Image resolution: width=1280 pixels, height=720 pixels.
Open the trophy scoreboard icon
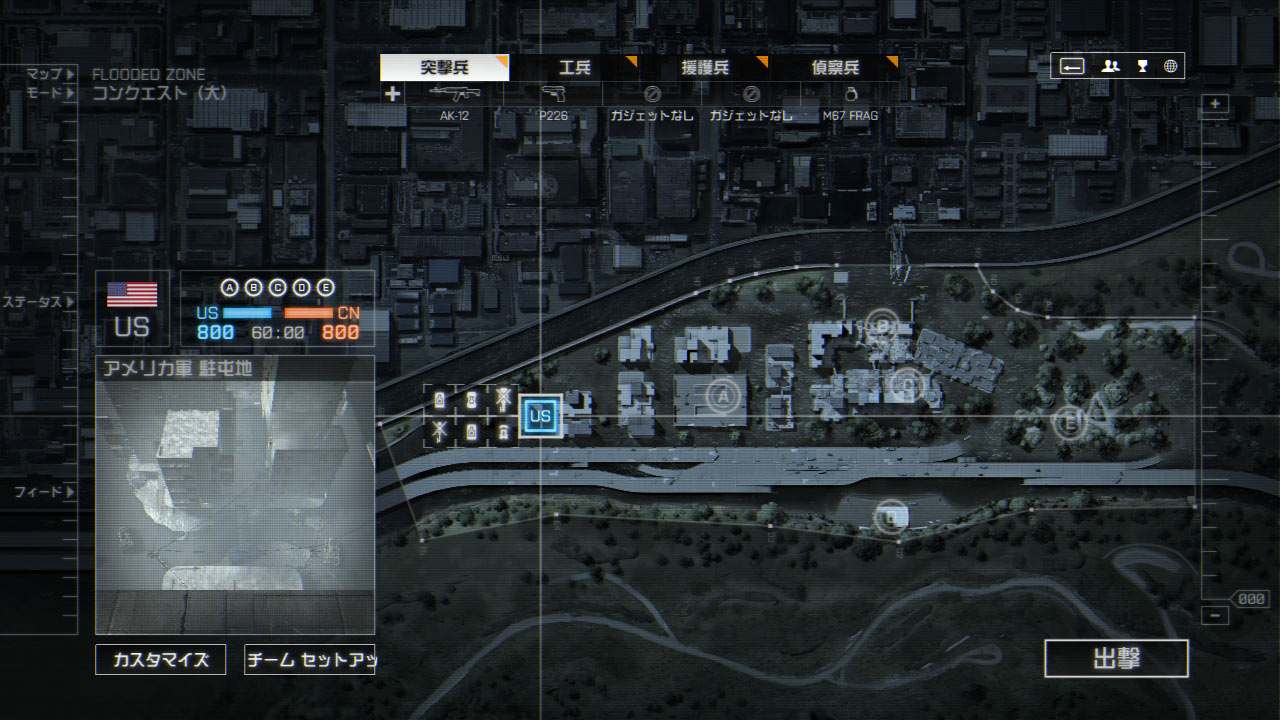(1142, 67)
